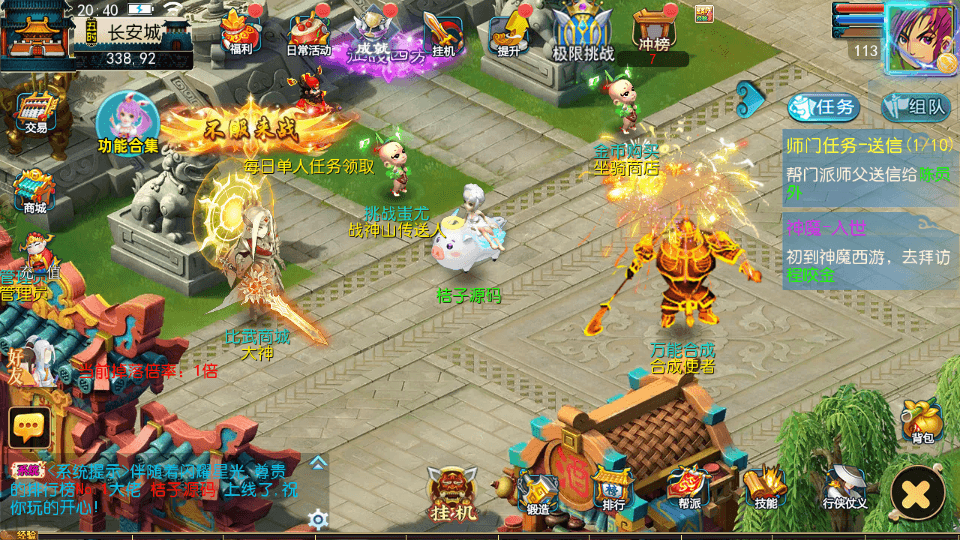This screenshot has width=960, height=540.
Task: Open the 好友 friends list
Action: [x=32, y=360]
